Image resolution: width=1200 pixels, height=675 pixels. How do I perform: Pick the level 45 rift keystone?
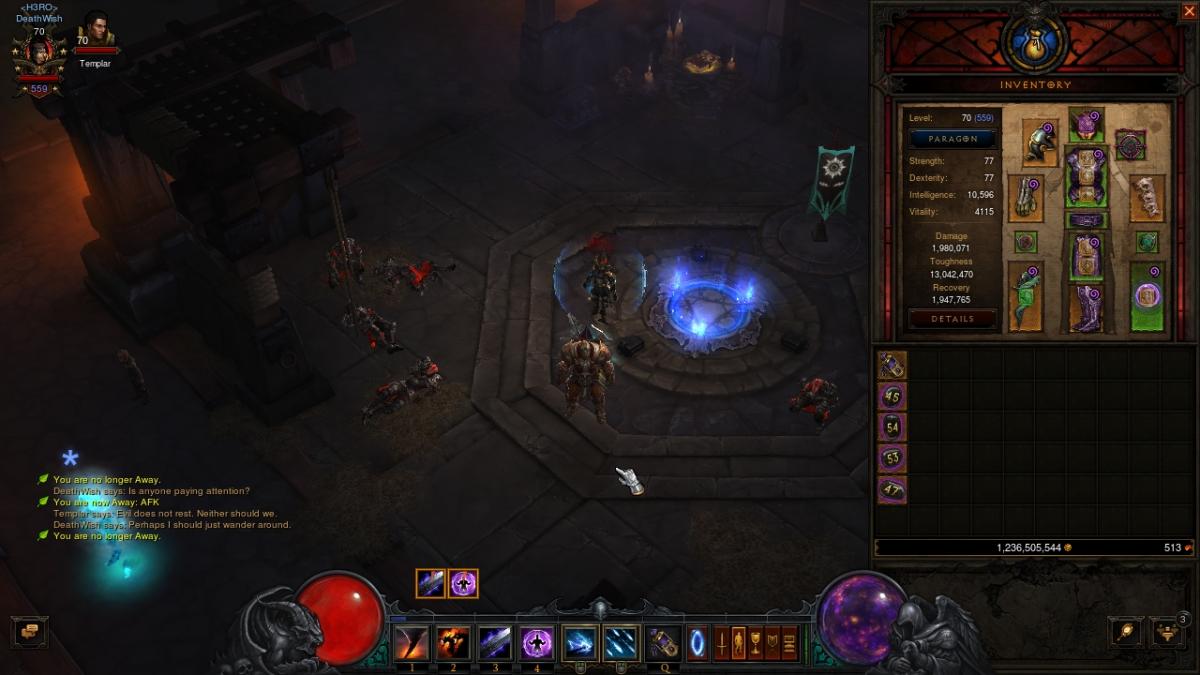[892, 397]
